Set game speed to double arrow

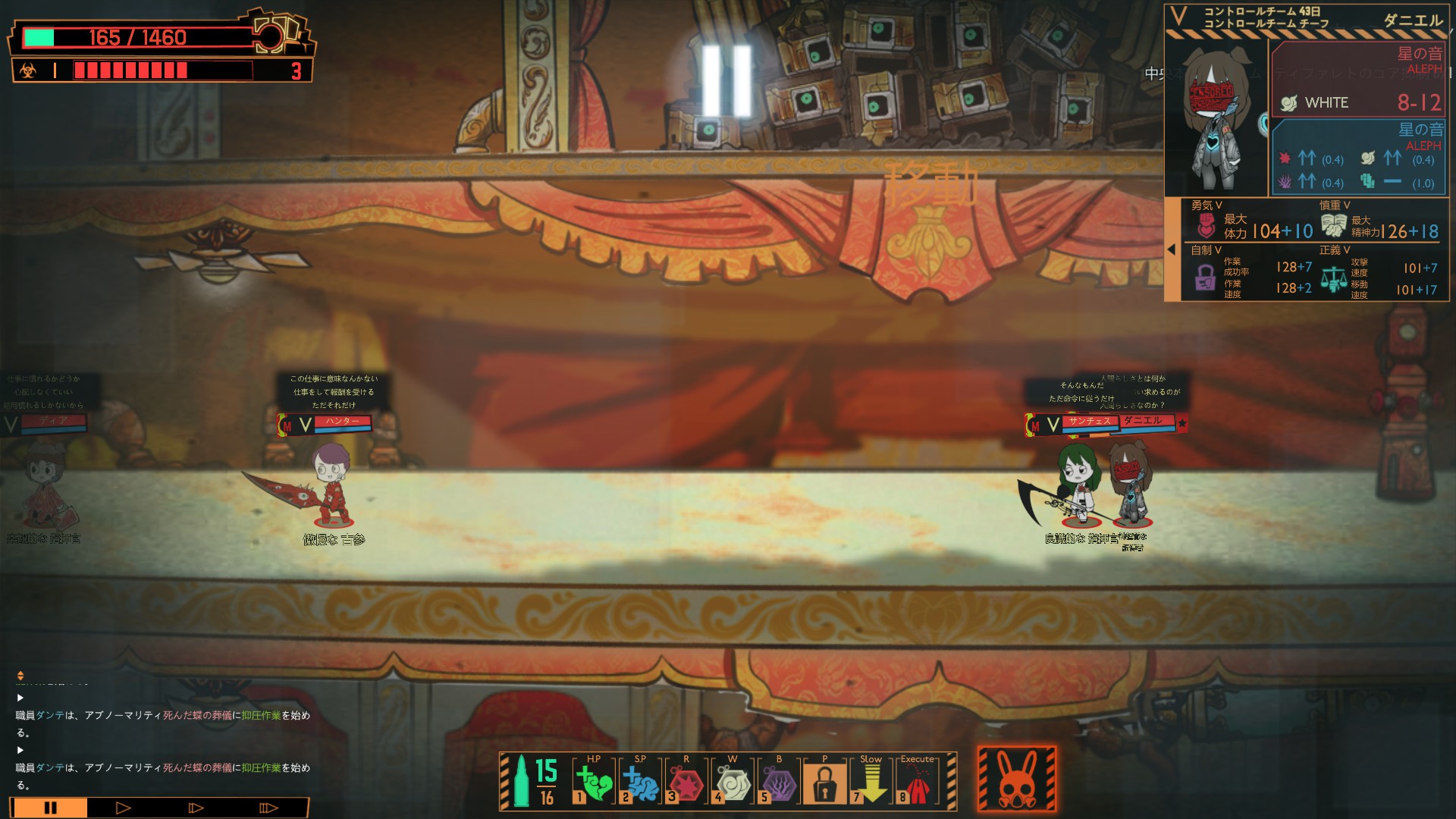(196, 808)
